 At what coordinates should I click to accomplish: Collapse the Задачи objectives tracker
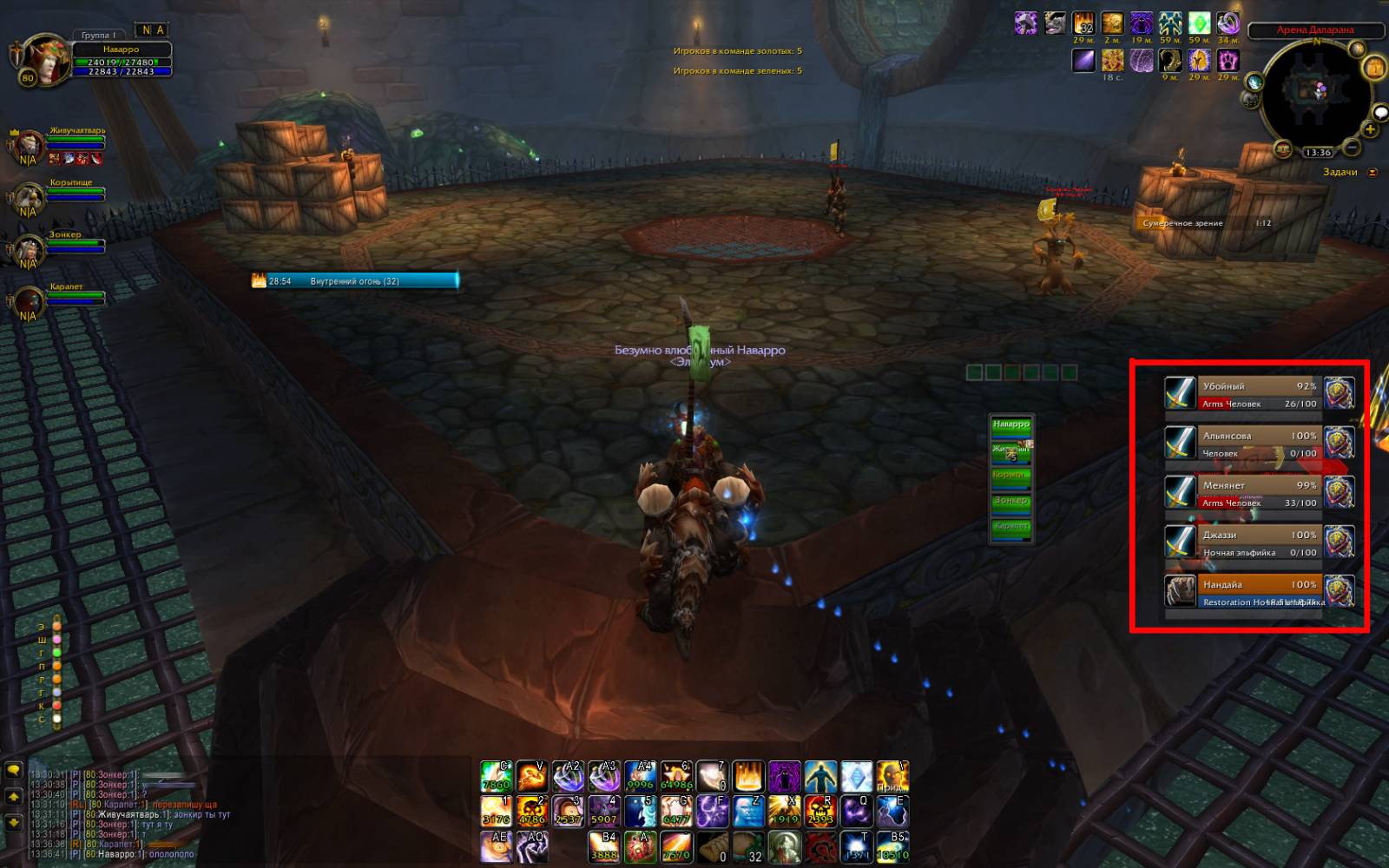(x=1373, y=172)
